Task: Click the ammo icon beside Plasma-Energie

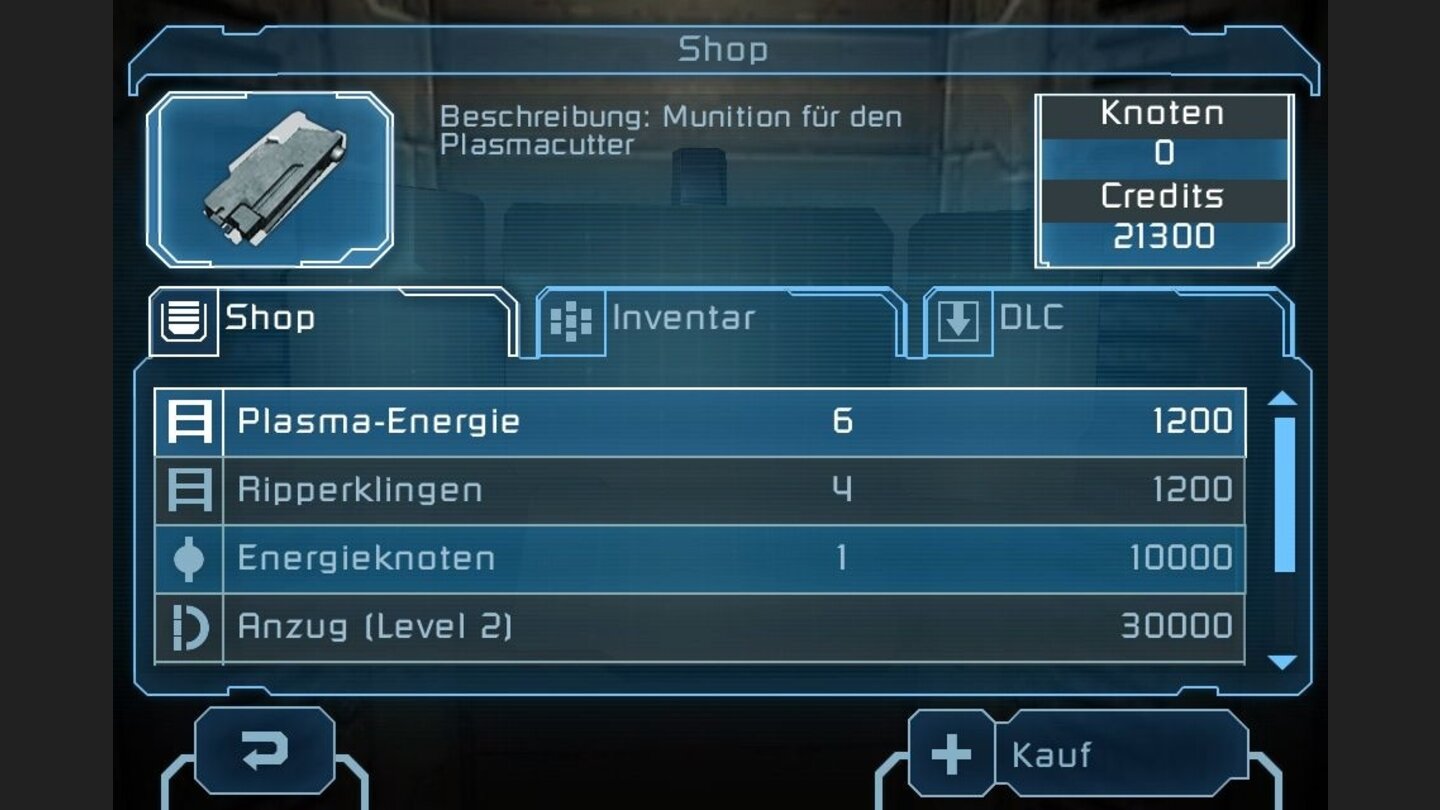Action: click(x=190, y=422)
